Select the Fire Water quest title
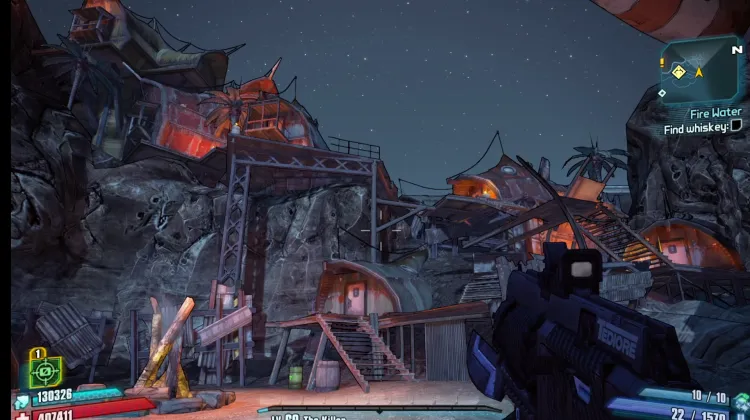The height and width of the screenshot is (420, 750). pos(714,114)
